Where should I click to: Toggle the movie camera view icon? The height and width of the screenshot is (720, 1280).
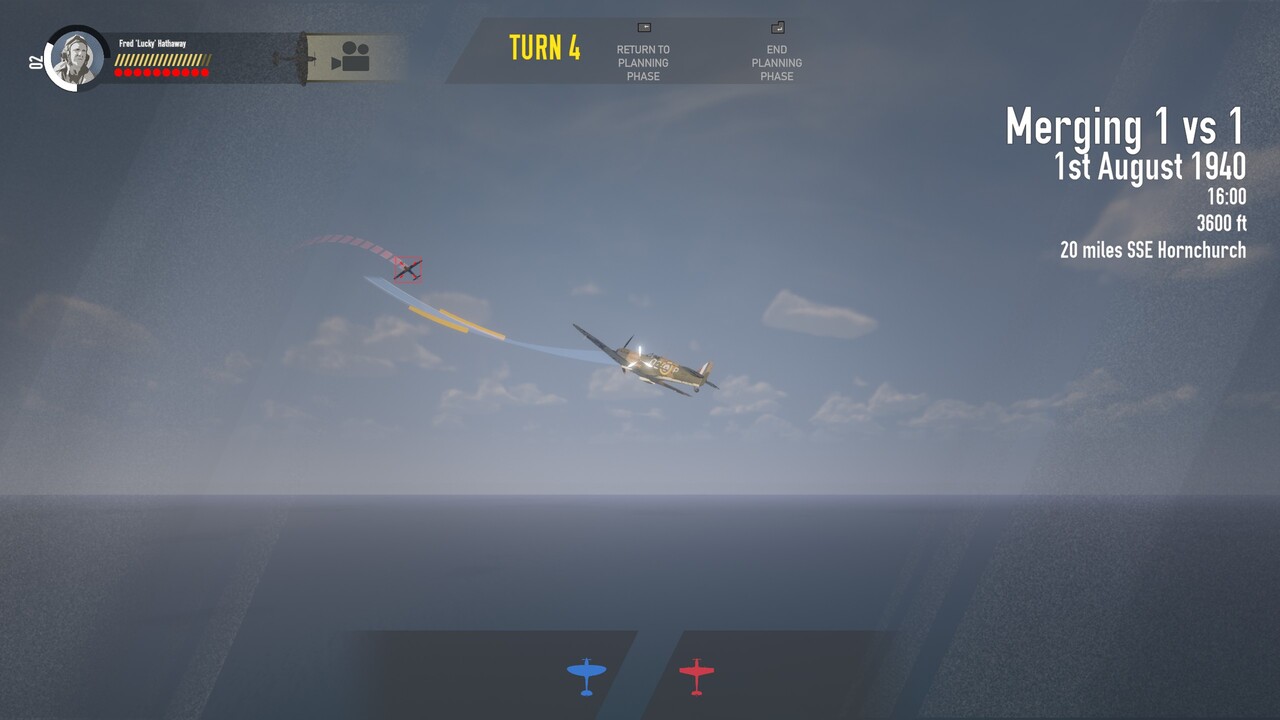coord(350,57)
